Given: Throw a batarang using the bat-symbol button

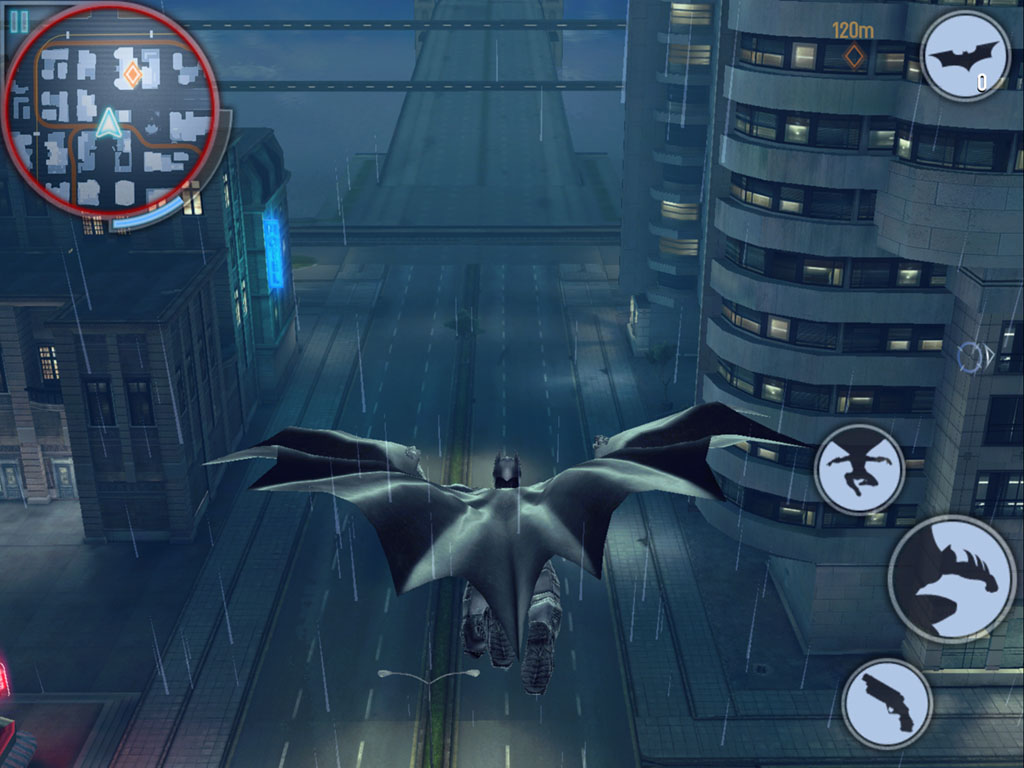Looking at the screenshot, I should click(964, 56).
